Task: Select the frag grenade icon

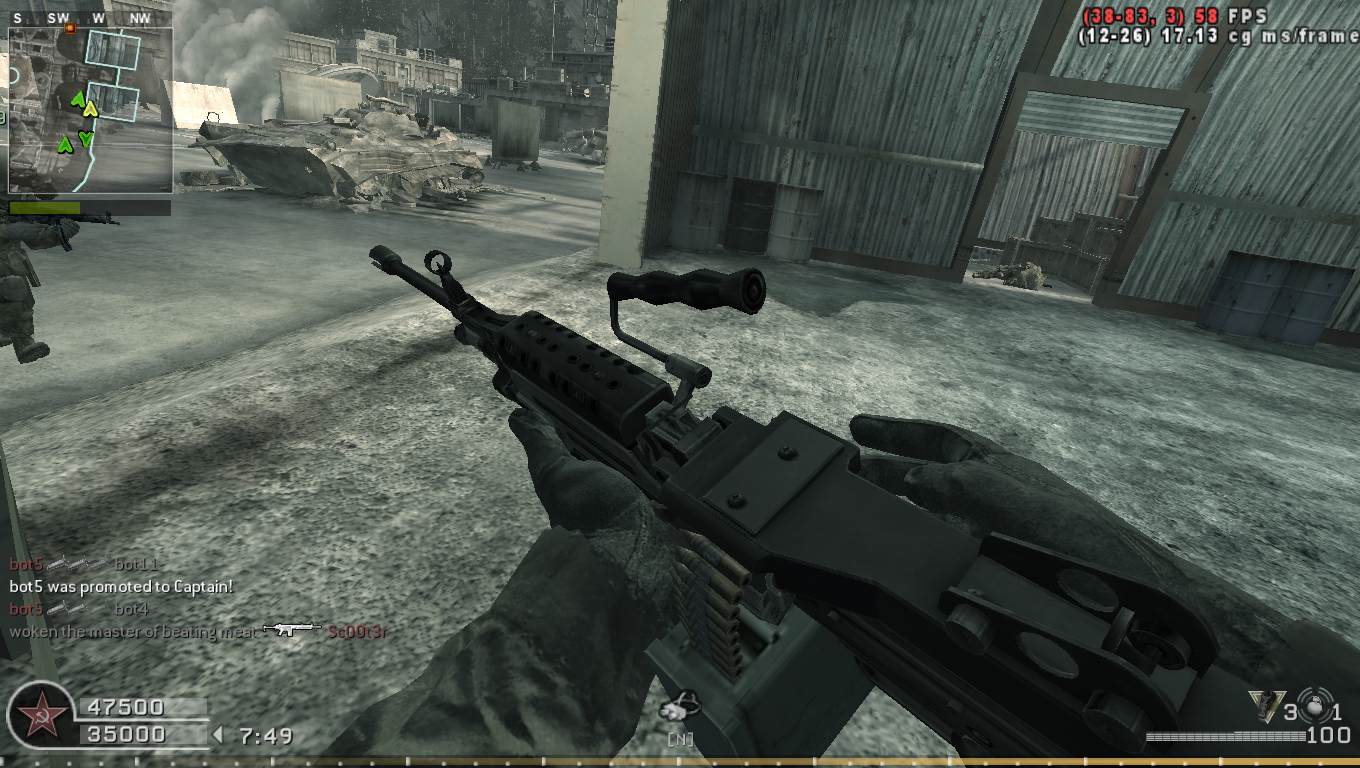Action: (1318, 709)
